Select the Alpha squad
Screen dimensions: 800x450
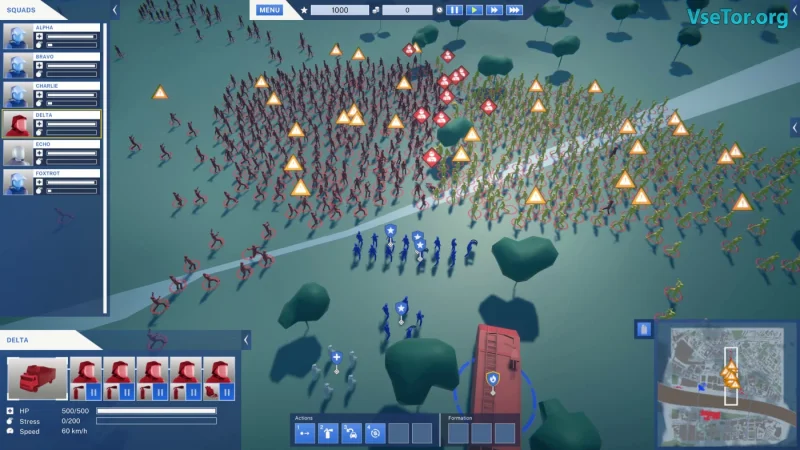click(x=51, y=37)
